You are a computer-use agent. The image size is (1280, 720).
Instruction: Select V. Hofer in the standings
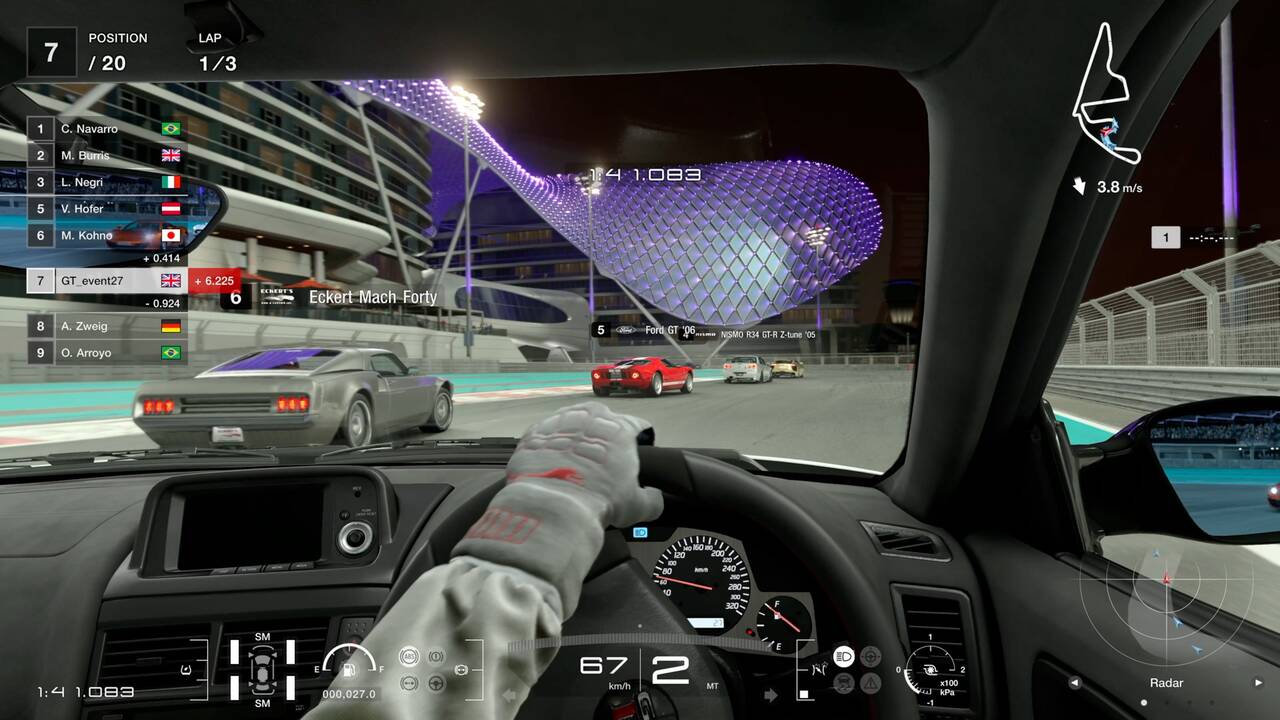107,209
